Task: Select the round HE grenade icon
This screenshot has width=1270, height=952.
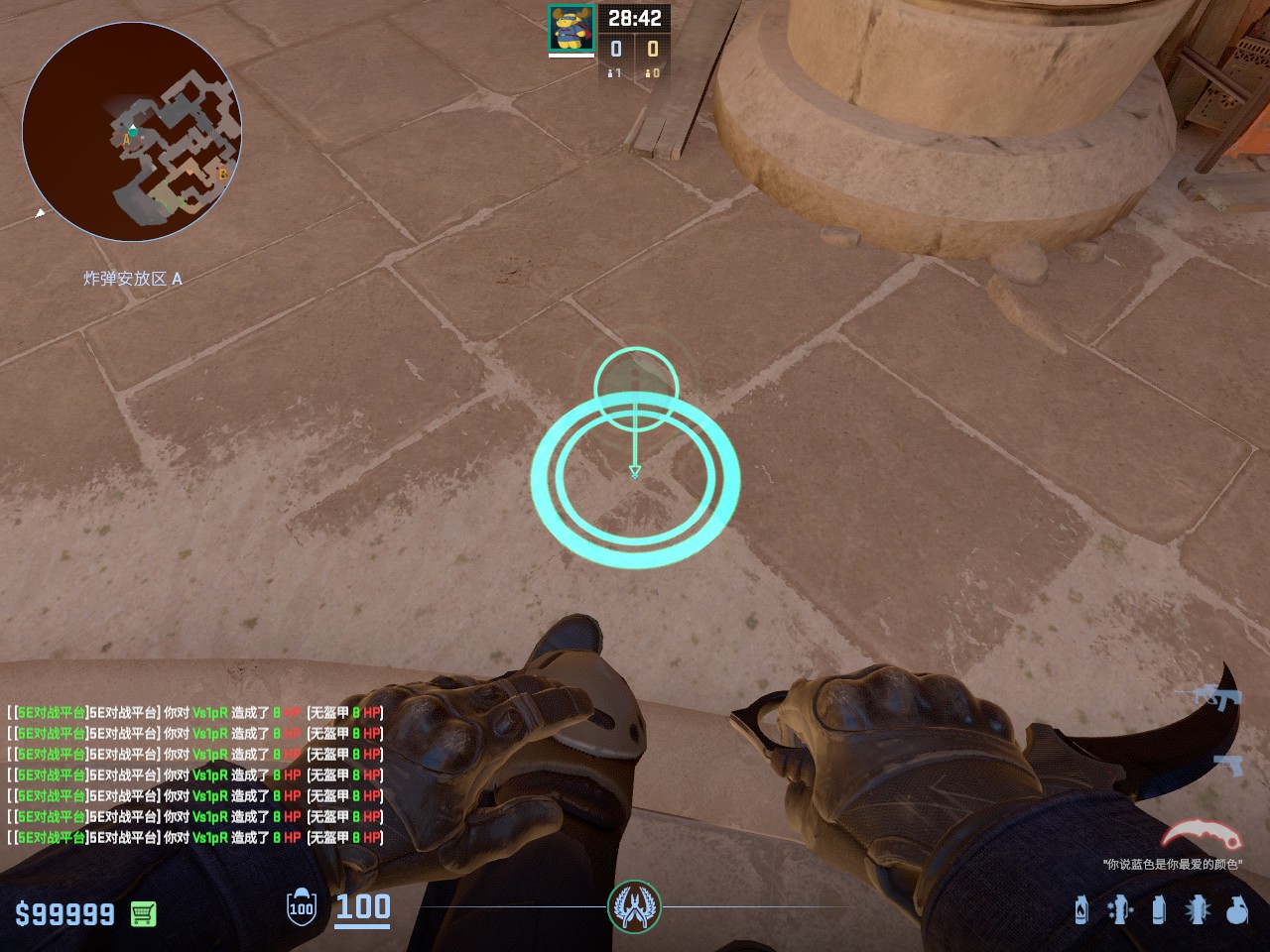Action: coord(1236,909)
